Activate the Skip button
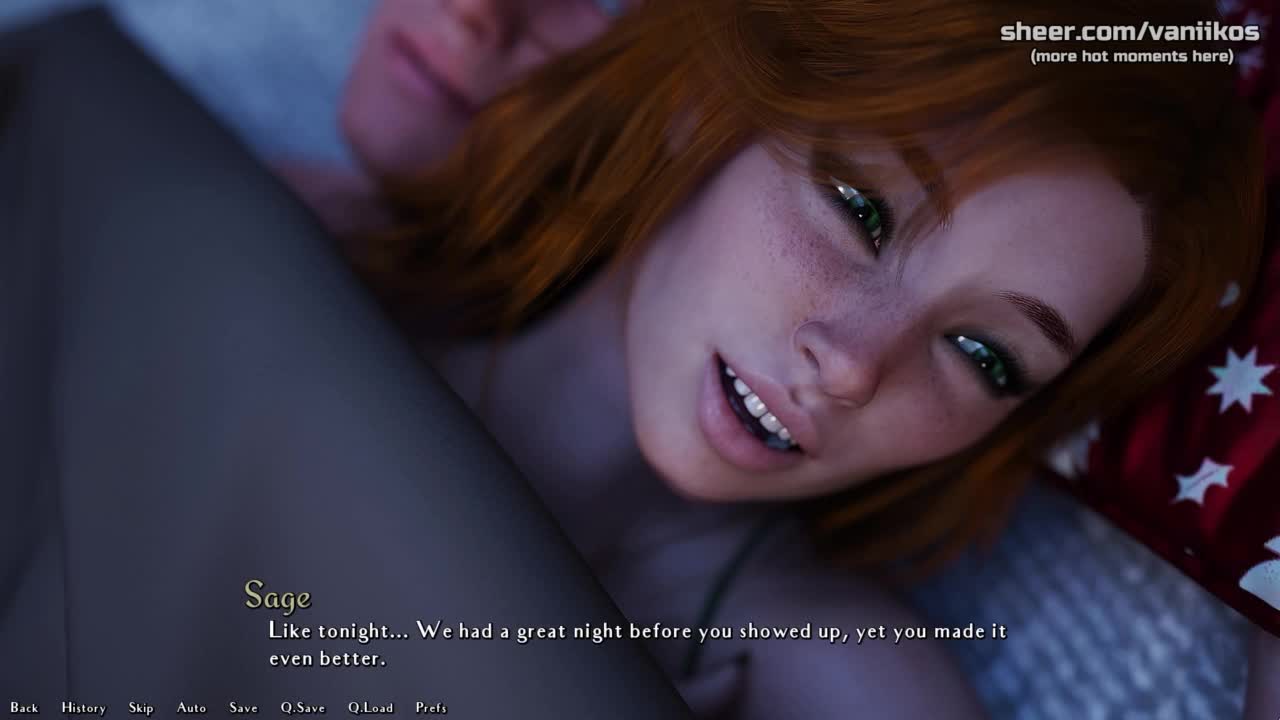This screenshot has width=1280, height=720. (x=141, y=708)
